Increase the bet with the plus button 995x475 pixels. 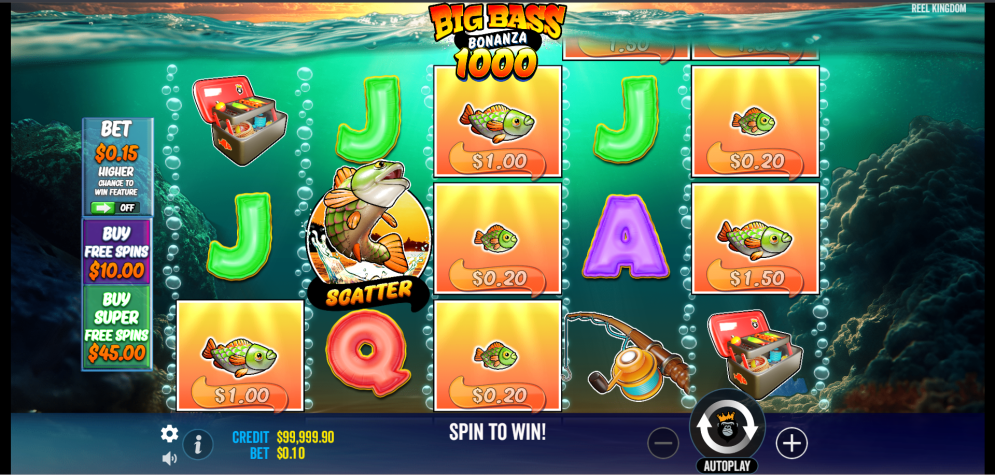click(791, 443)
